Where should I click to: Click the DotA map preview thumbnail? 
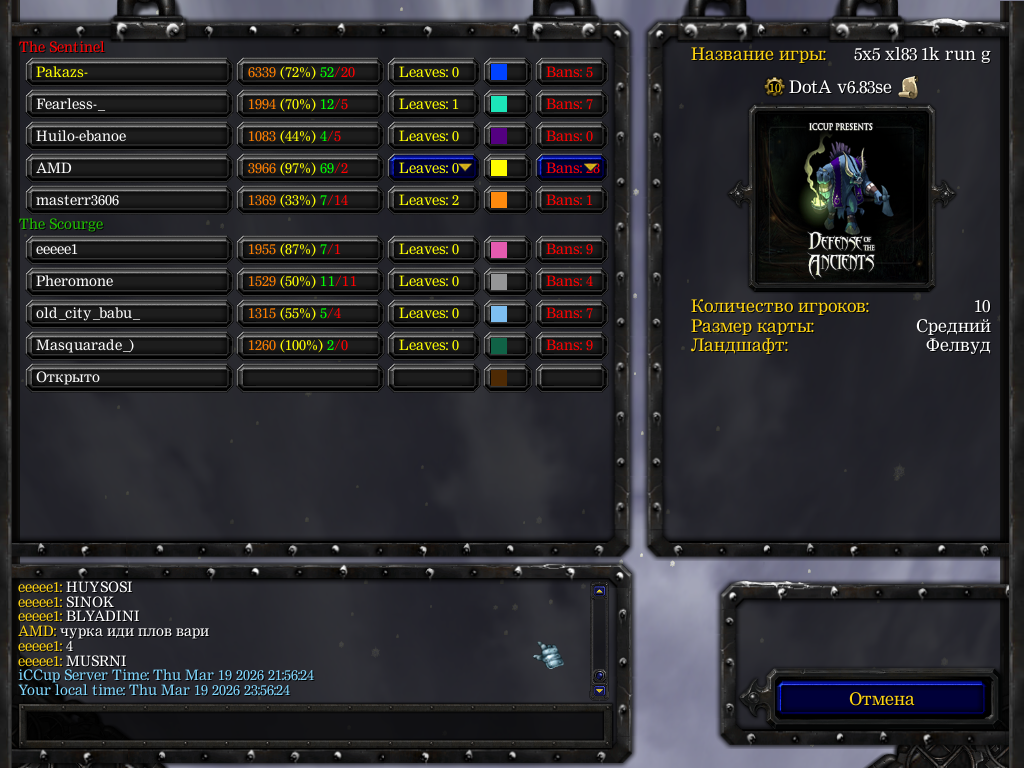point(840,195)
